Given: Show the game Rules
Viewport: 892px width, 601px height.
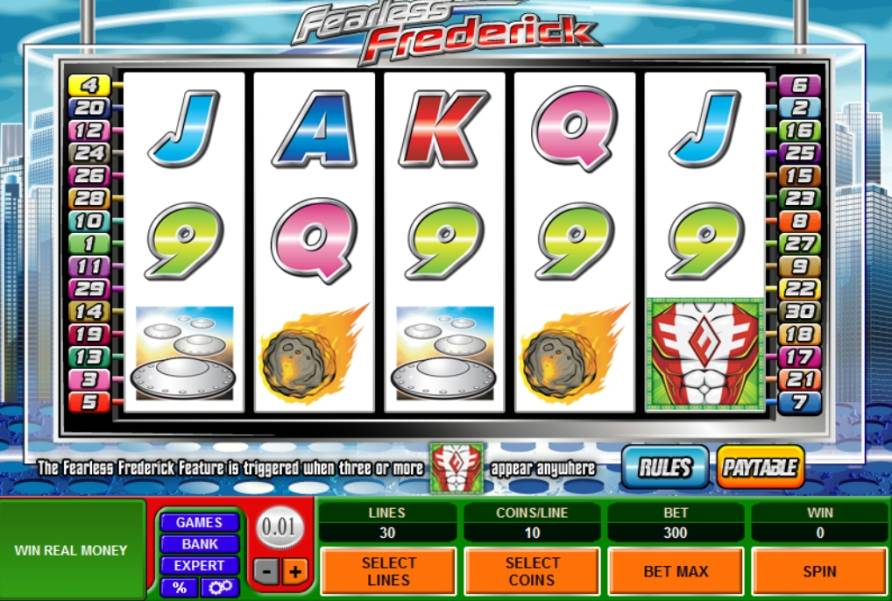Looking at the screenshot, I should [x=665, y=467].
